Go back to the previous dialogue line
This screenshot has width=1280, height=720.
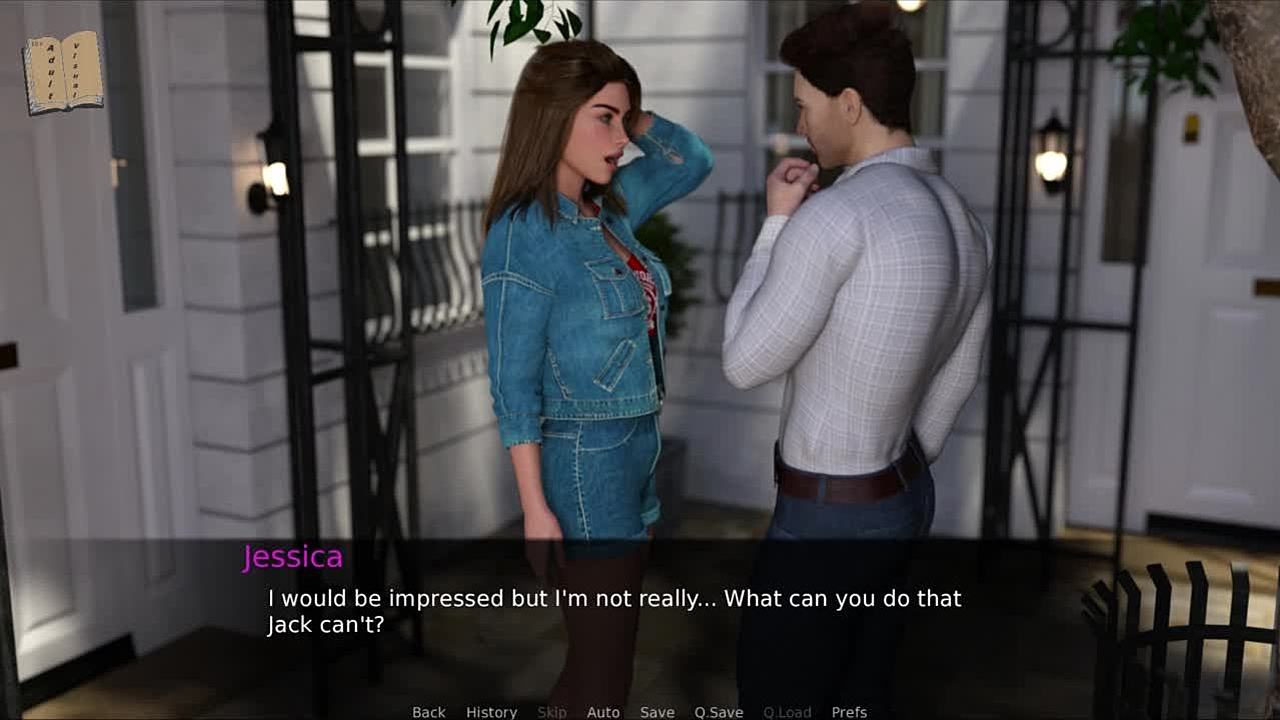[x=428, y=712]
